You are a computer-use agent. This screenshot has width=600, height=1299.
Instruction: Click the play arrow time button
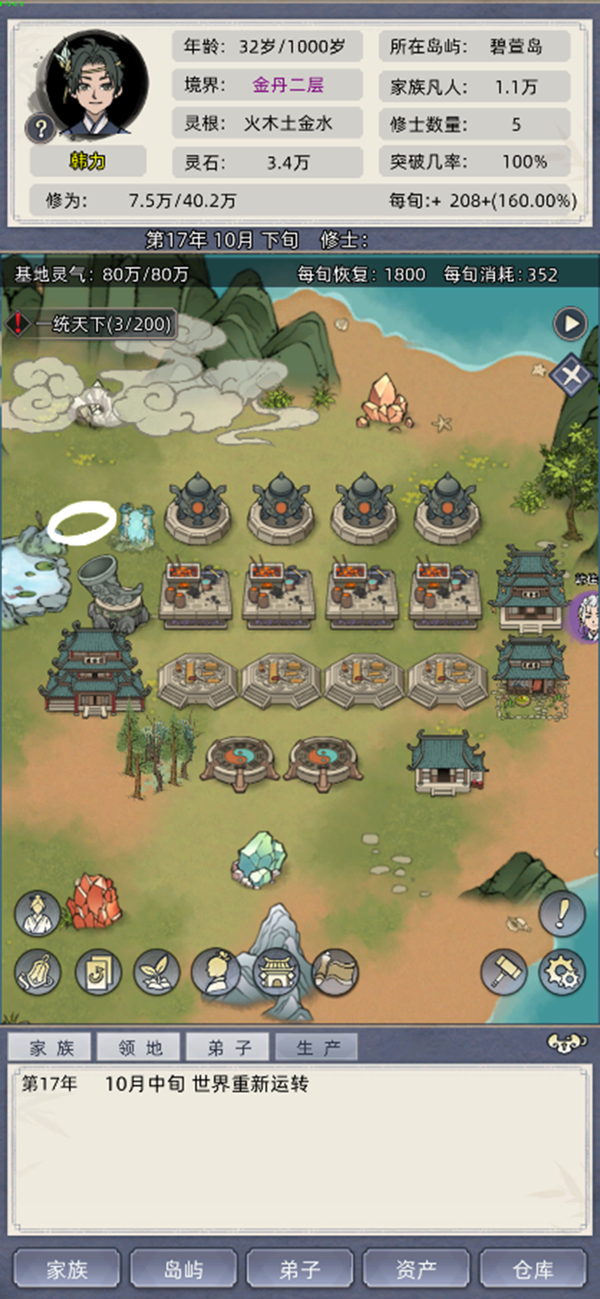coord(571,324)
